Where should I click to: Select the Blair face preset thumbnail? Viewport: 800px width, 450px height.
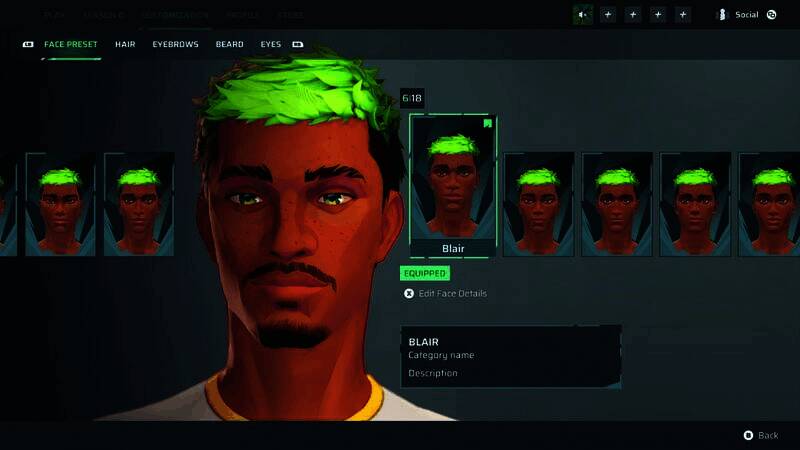click(x=452, y=186)
